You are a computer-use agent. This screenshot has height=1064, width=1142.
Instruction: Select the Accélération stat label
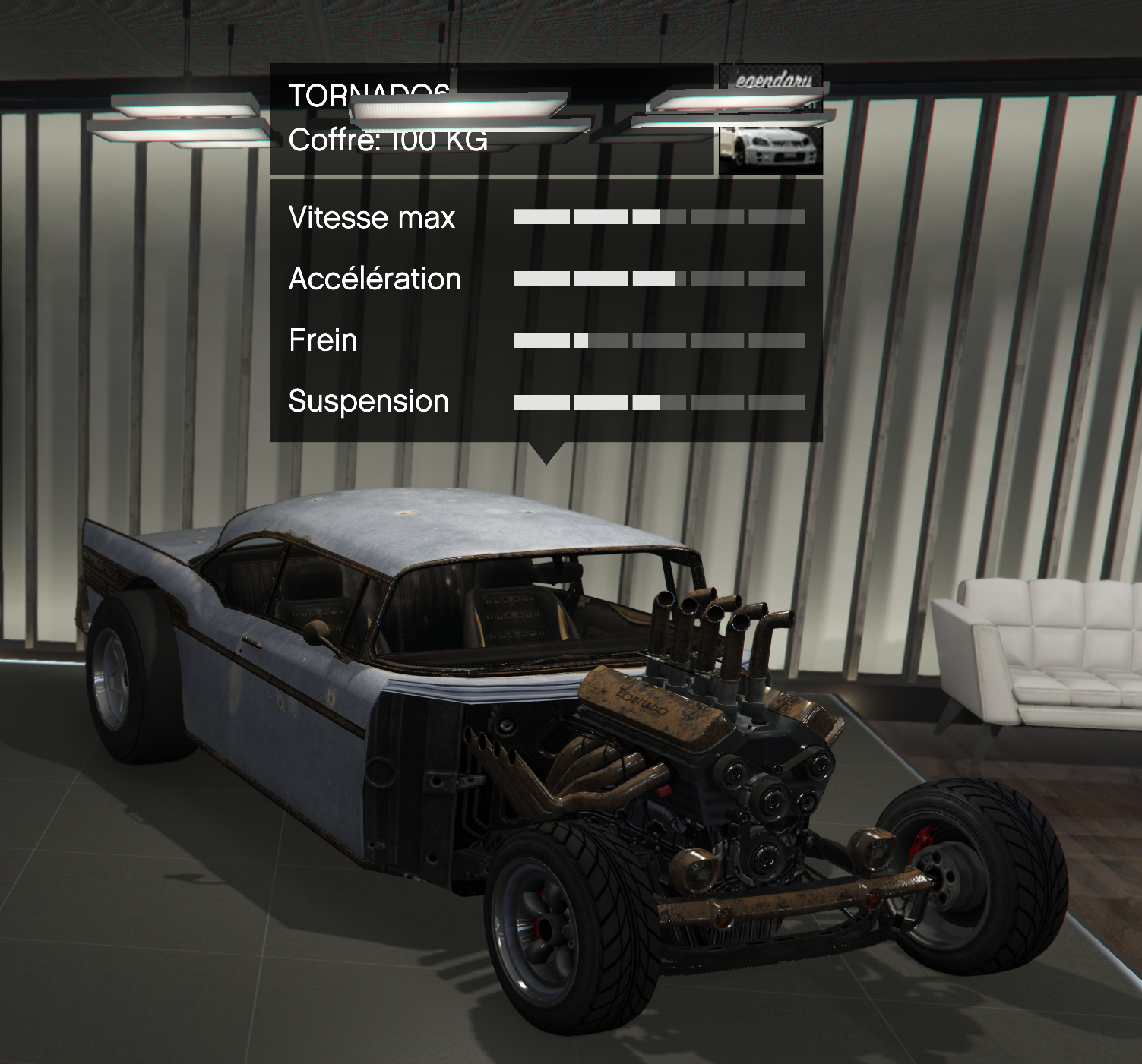coord(374,279)
